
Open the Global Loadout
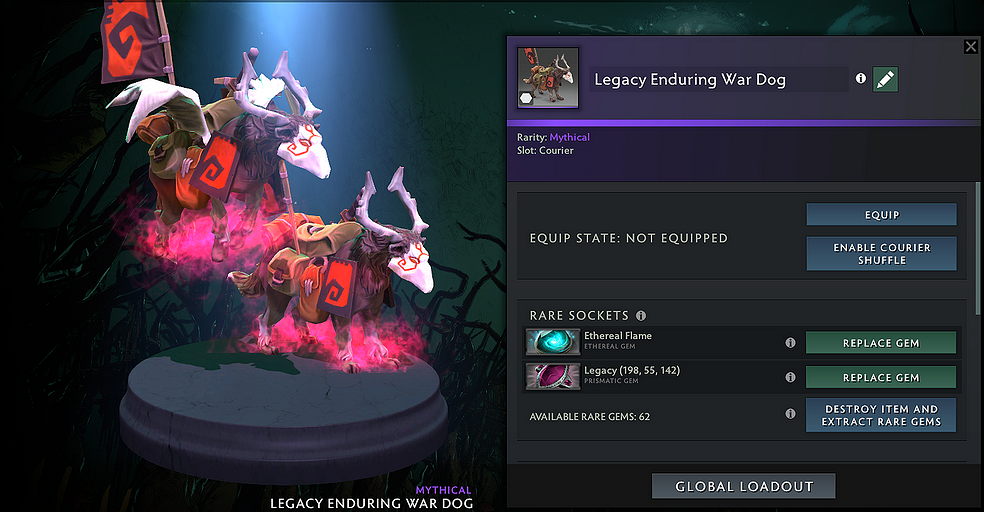coord(743,487)
